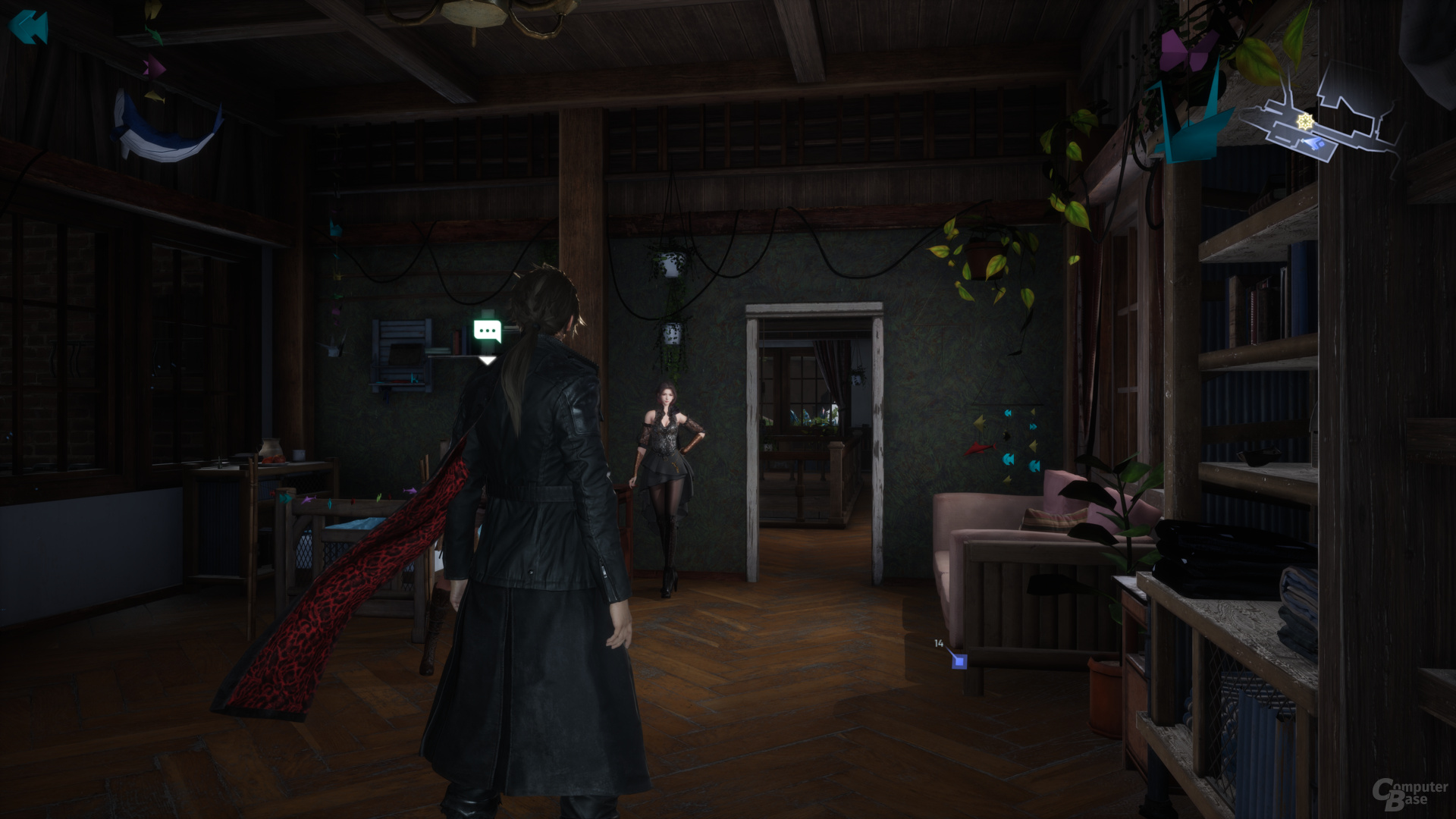Viewport: 1456px width, 819px height.
Task: Select the blue player arrow on the minimap
Action: tap(1311, 143)
